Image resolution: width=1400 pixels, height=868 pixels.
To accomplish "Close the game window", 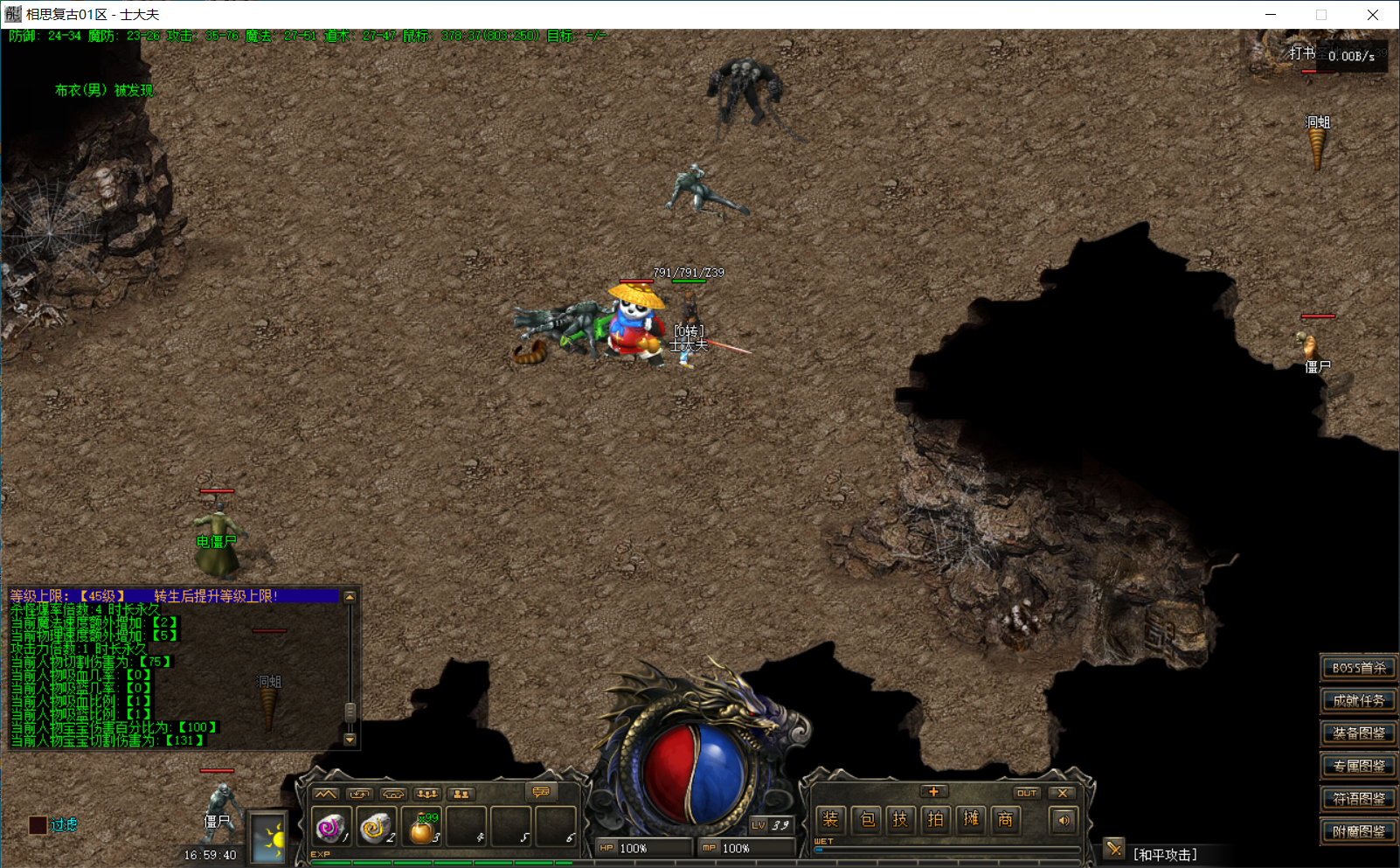I will point(1373,15).
